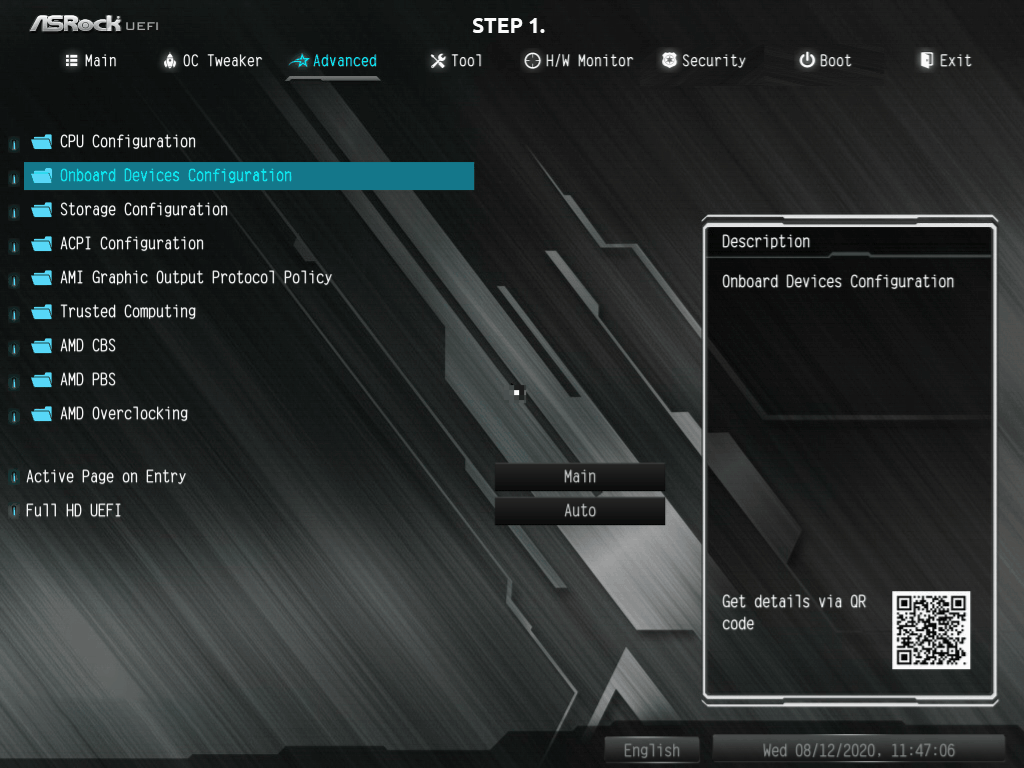Select ACPI Configuration
Screen dimensions: 1024x768
click(x=131, y=244)
